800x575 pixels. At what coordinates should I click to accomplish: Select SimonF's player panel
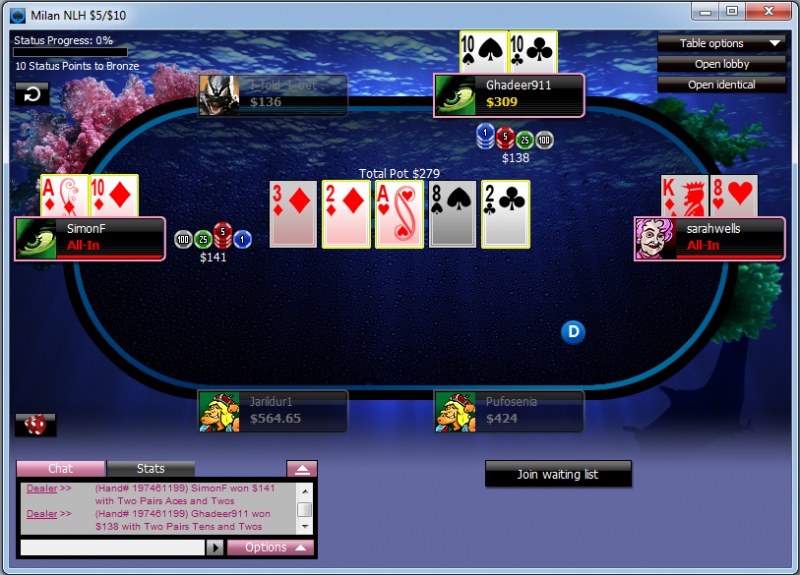pos(89,238)
